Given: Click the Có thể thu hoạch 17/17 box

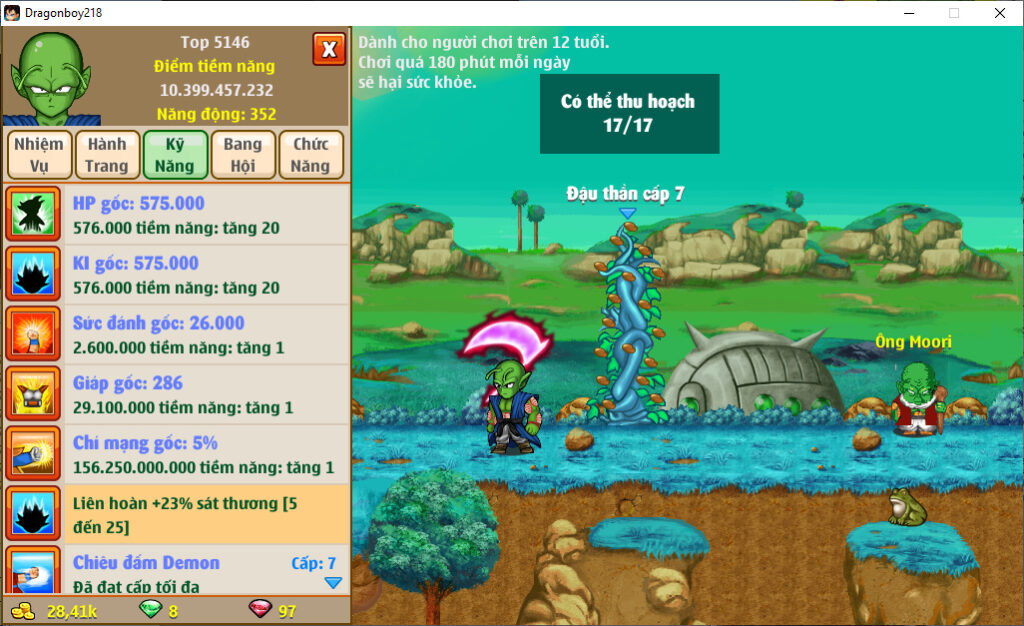Looking at the screenshot, I should coord(629,113).
